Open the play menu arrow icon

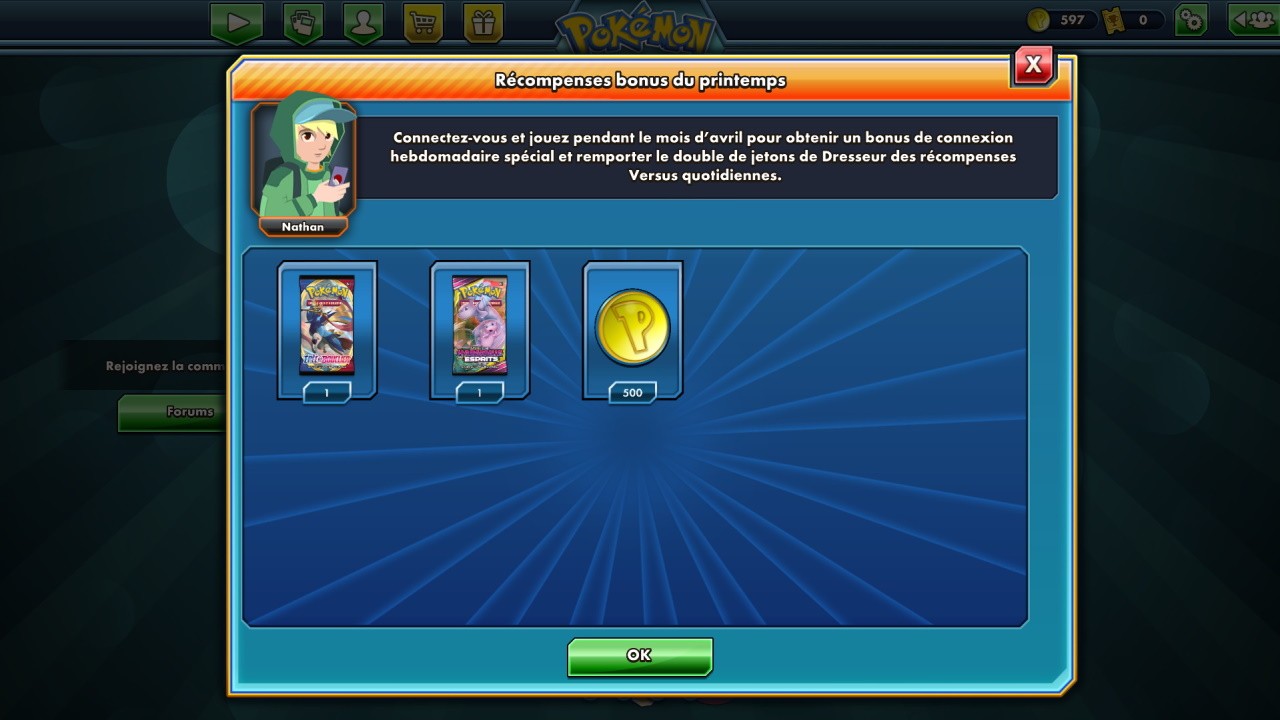click(x=237, y=22)
